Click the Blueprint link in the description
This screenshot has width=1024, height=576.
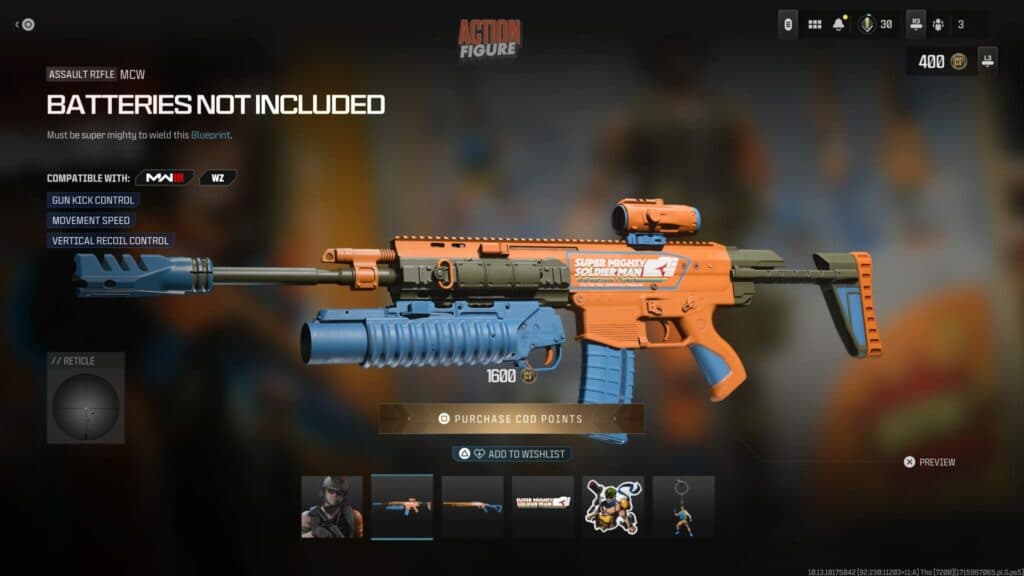coord(211,135)
